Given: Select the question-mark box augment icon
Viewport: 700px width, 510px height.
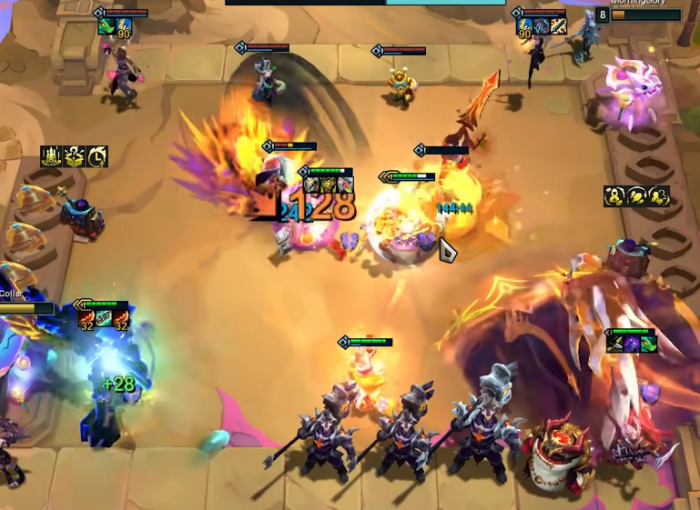Looking at the screenshot, I should tap(74, 156).
